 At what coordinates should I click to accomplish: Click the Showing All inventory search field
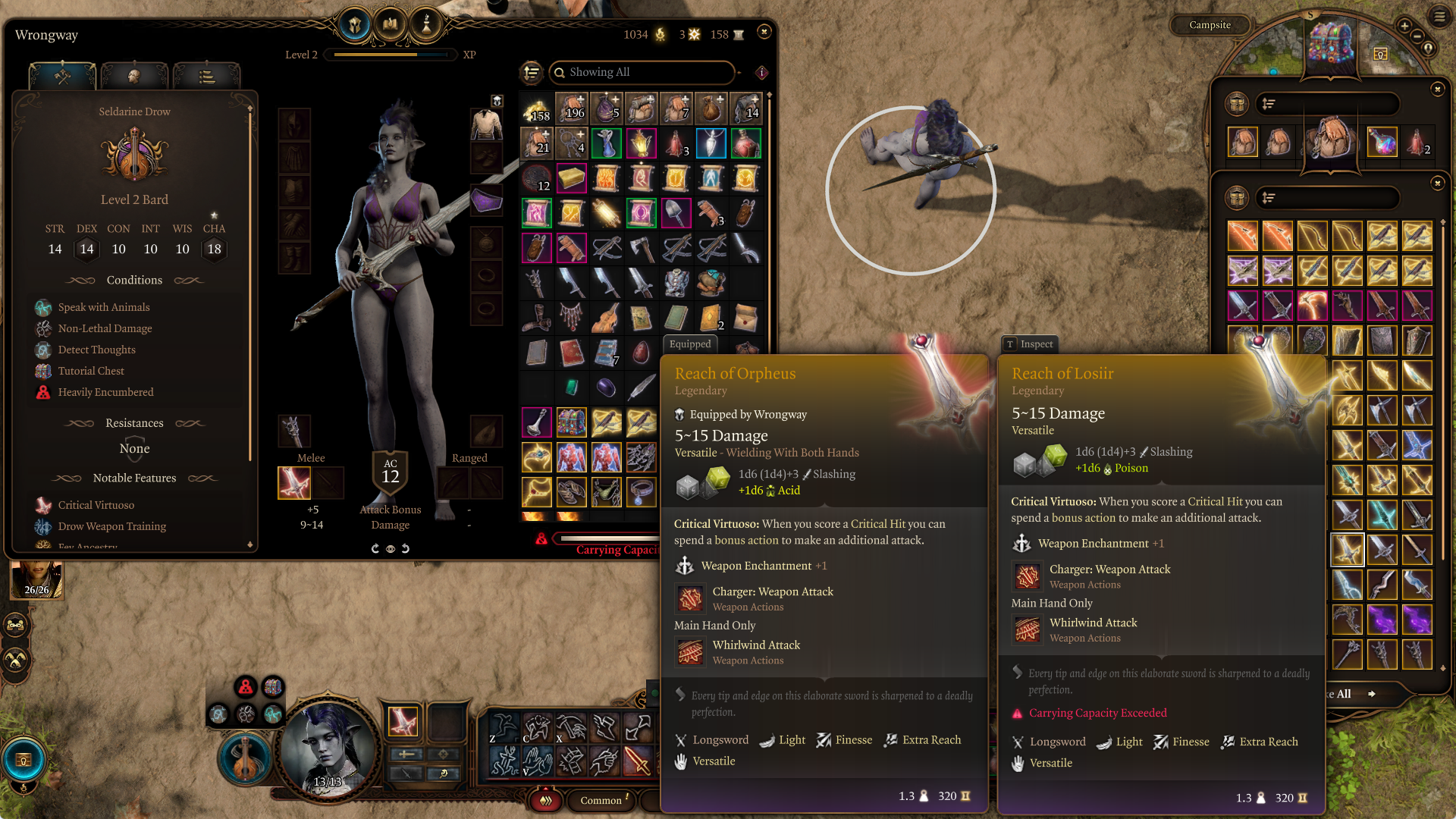(642, 72)
